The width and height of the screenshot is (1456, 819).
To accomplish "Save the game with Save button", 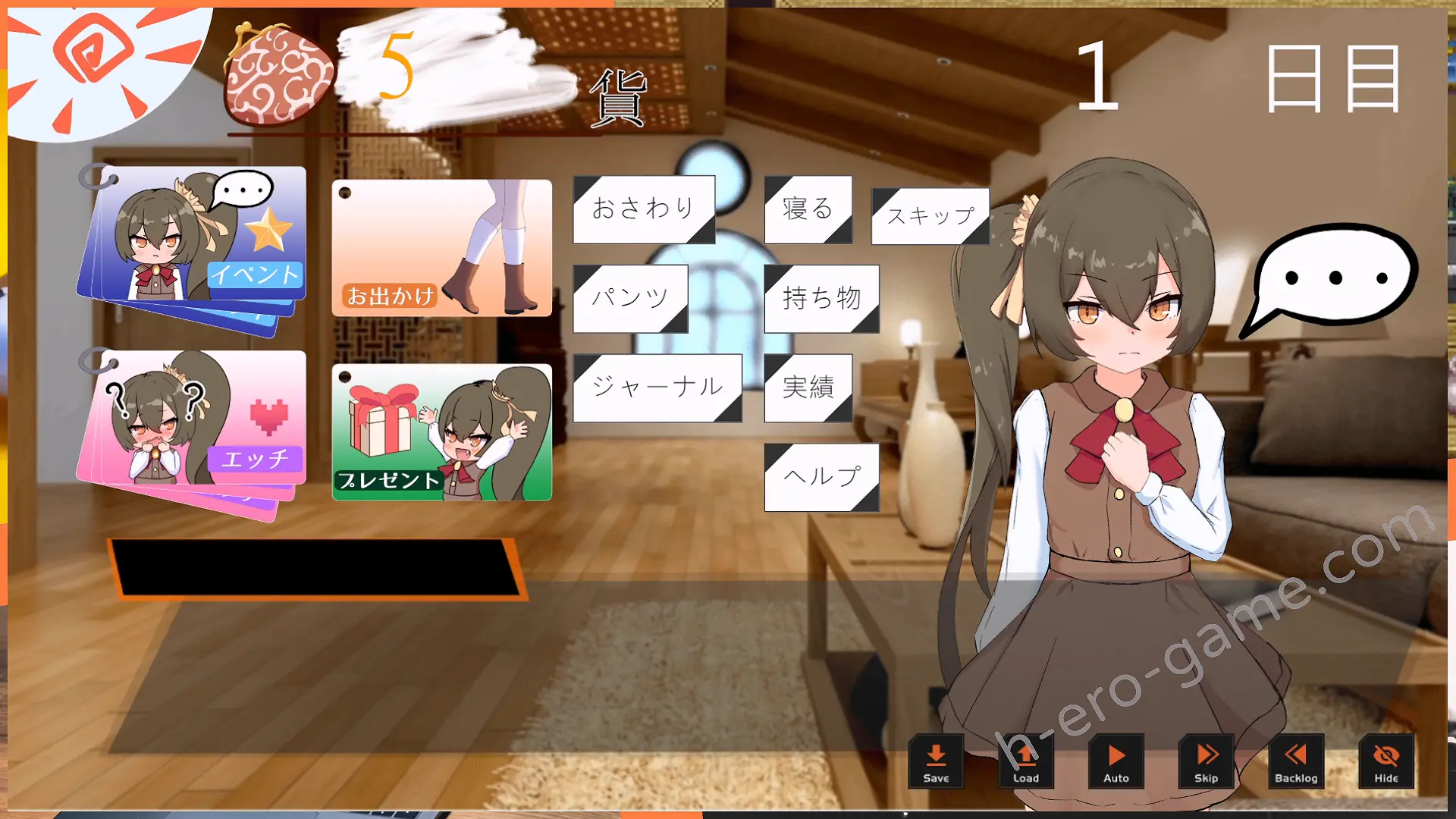I will (936, 761).
